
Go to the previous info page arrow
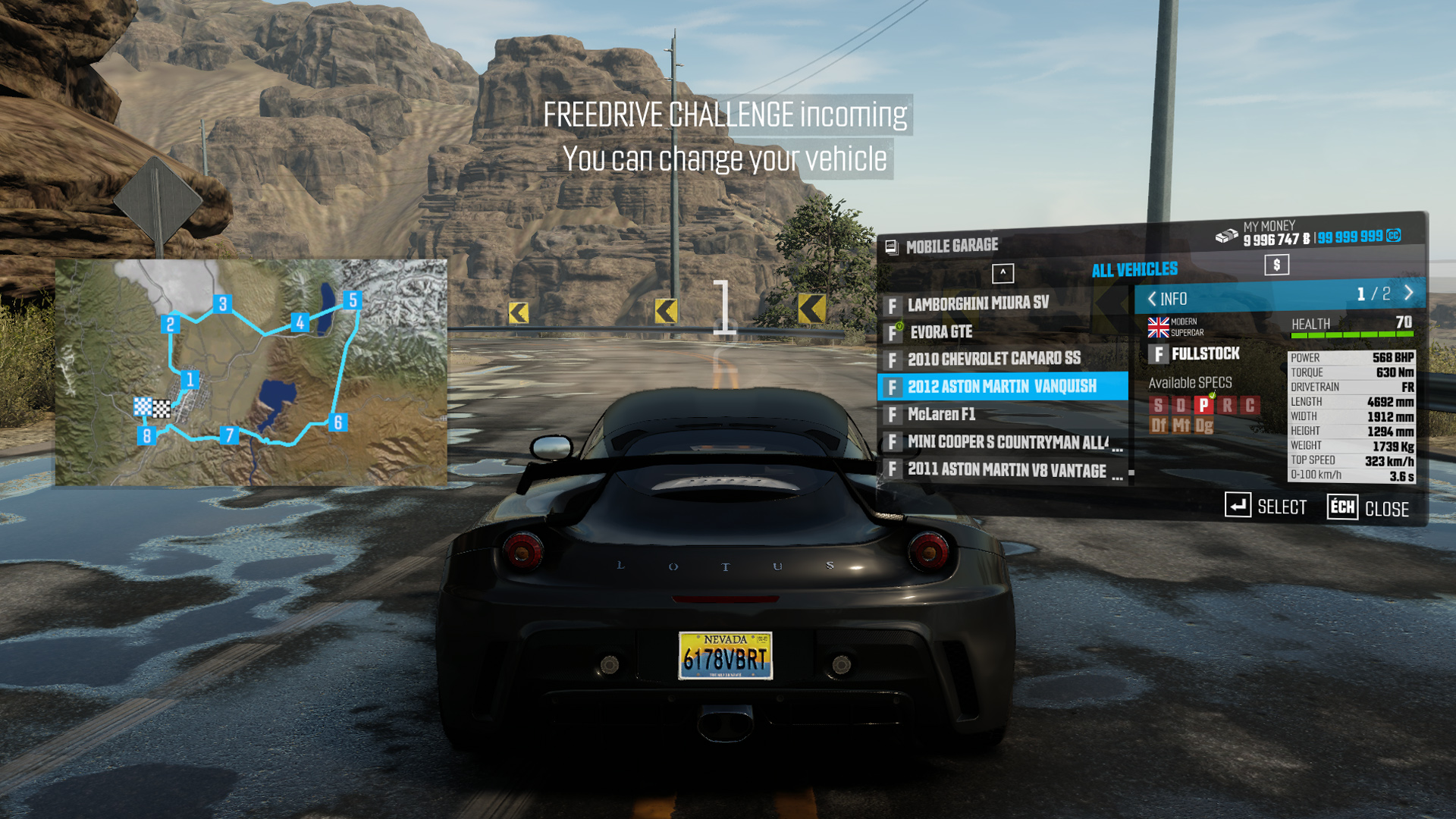click(1152, 299)
